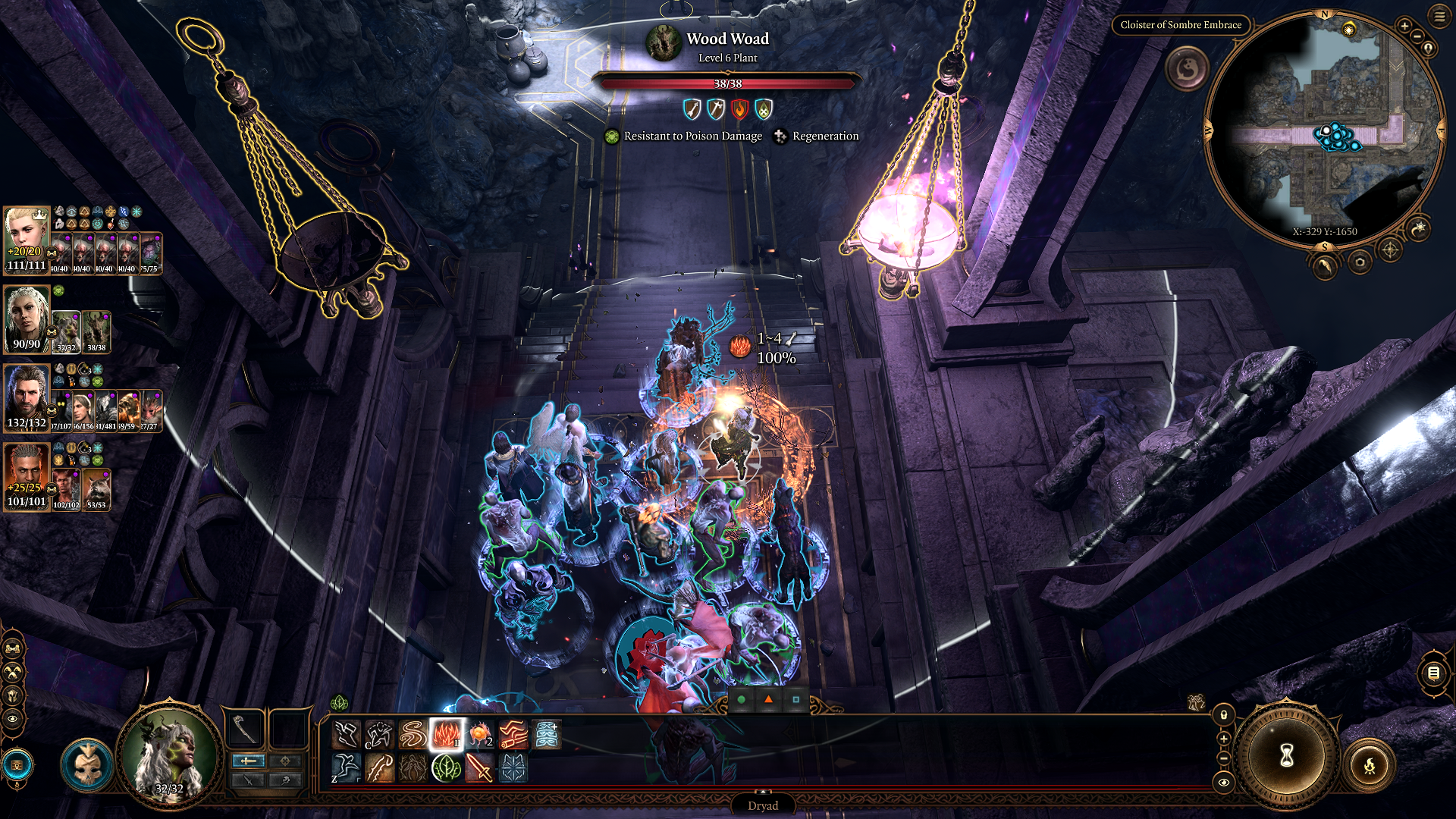Open the main menu hamburger button
The height and width of the screenshot is (819, 1456).
pos(1439,17)
